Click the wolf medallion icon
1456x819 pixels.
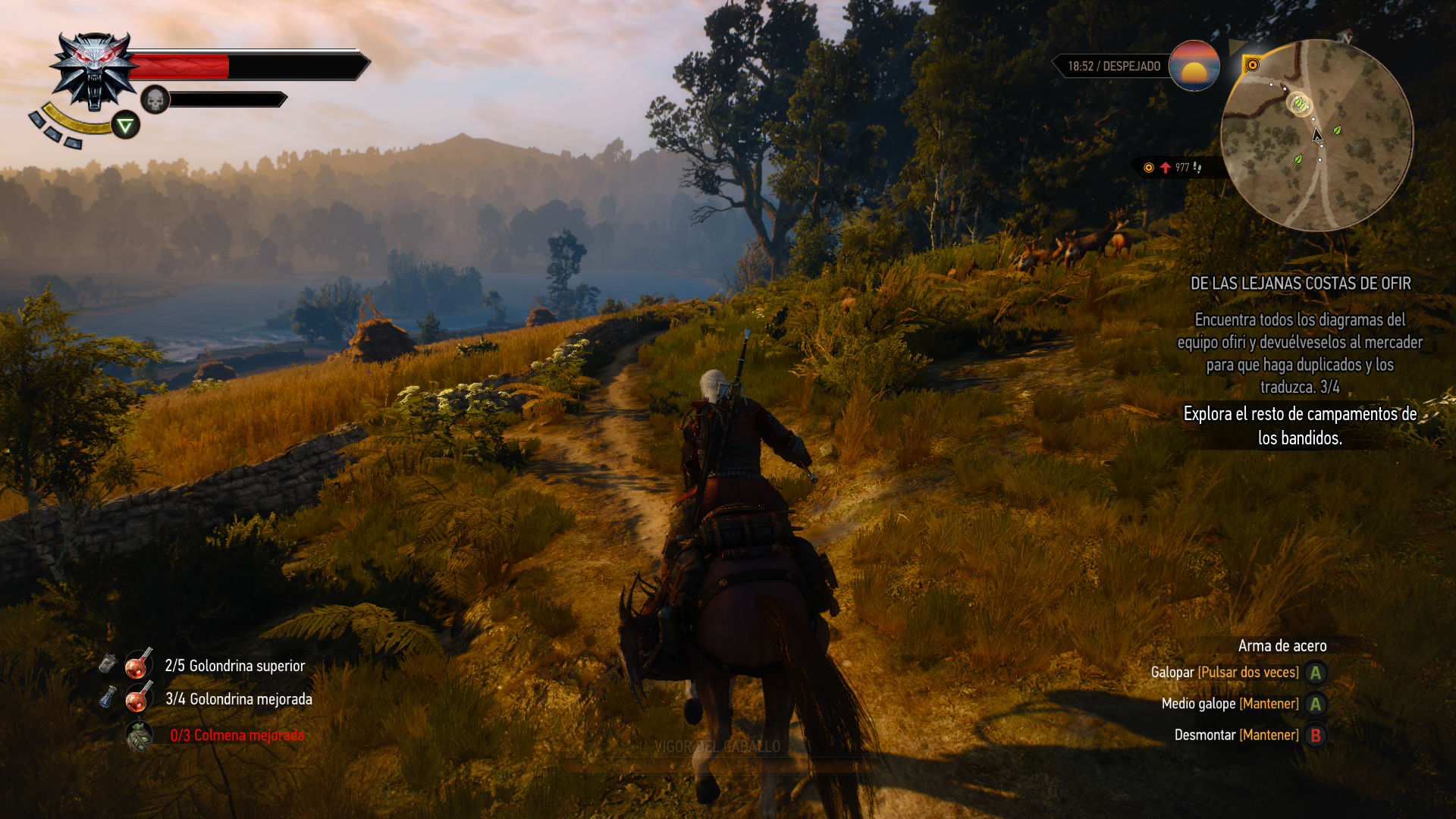point(93,71)
